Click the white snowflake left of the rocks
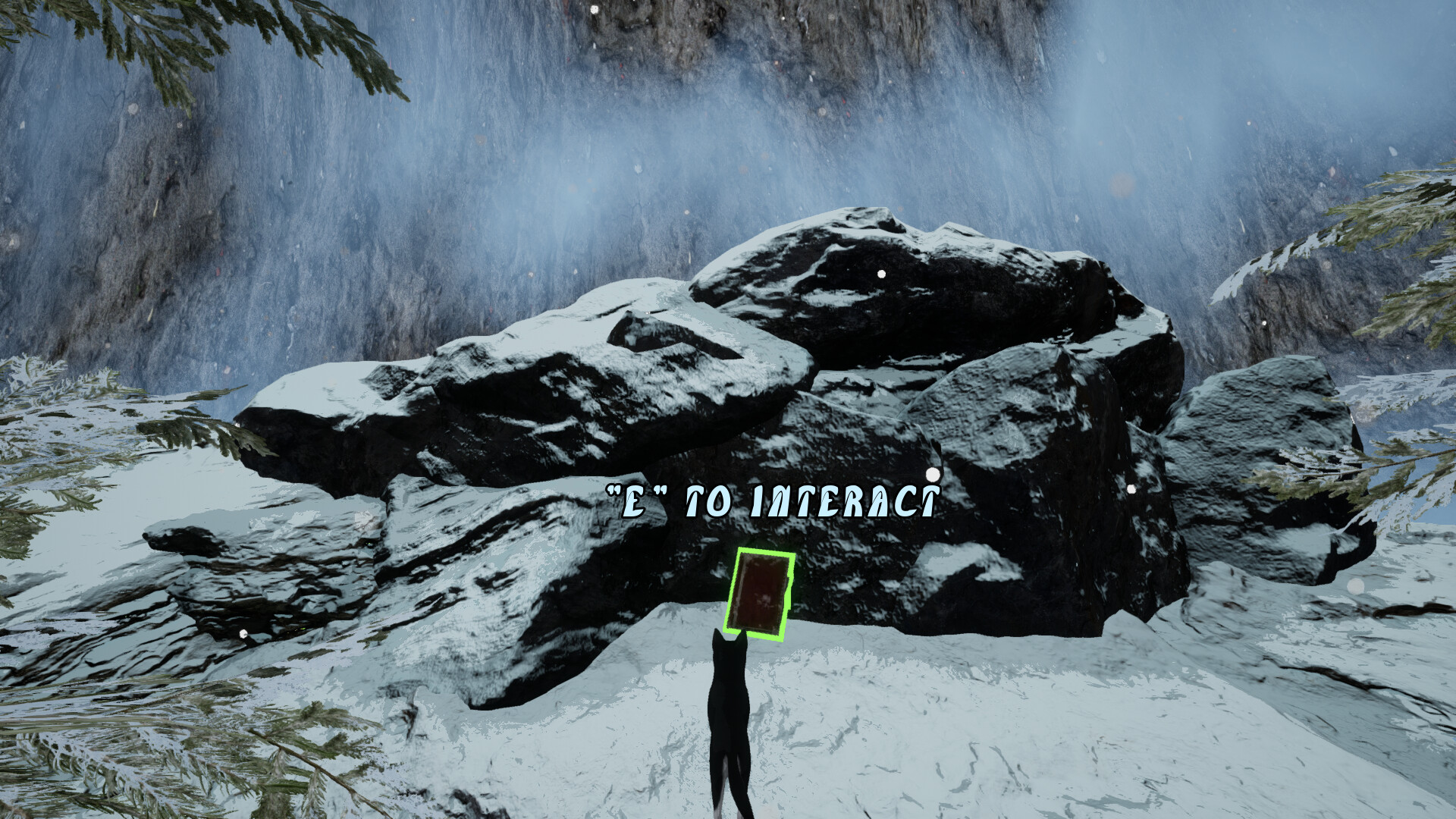The width and height of the screenshot is (1456, 819). point(243,632)
